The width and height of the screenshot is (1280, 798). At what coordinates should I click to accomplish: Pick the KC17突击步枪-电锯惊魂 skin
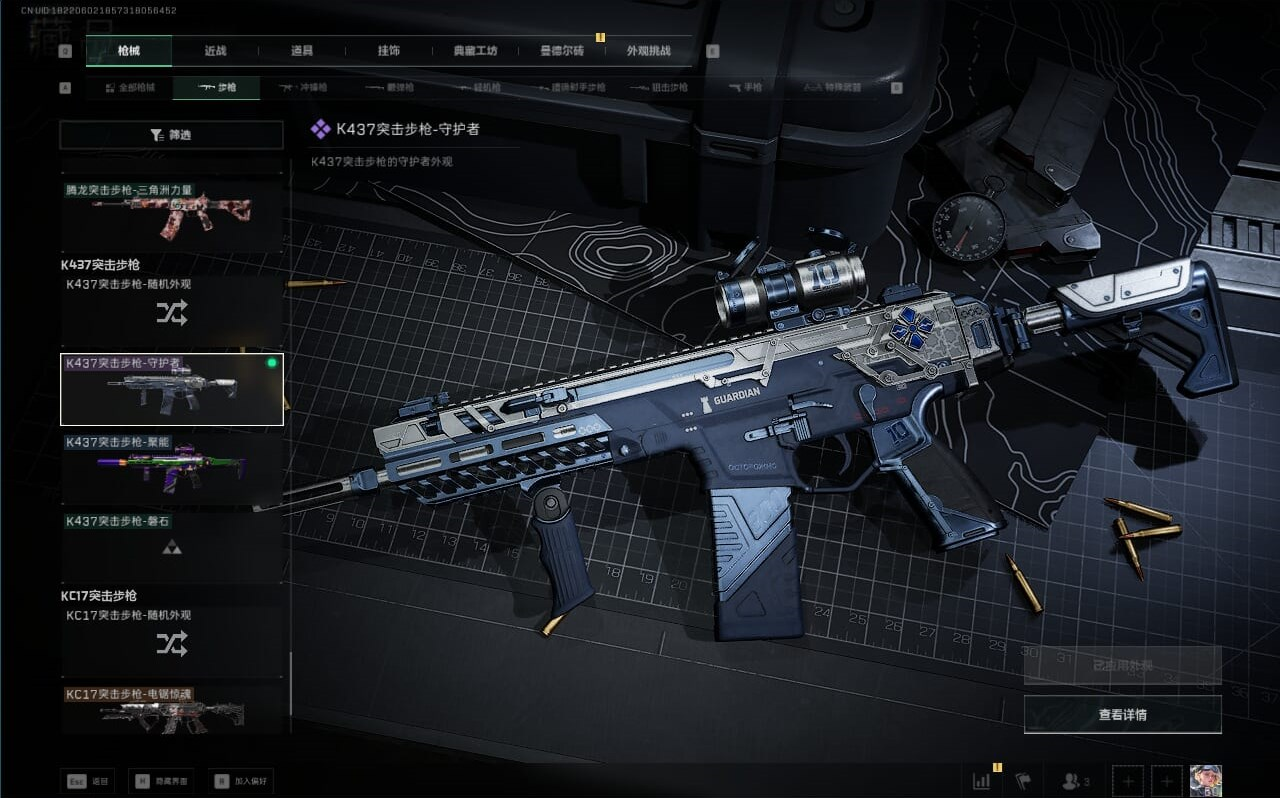172,709
